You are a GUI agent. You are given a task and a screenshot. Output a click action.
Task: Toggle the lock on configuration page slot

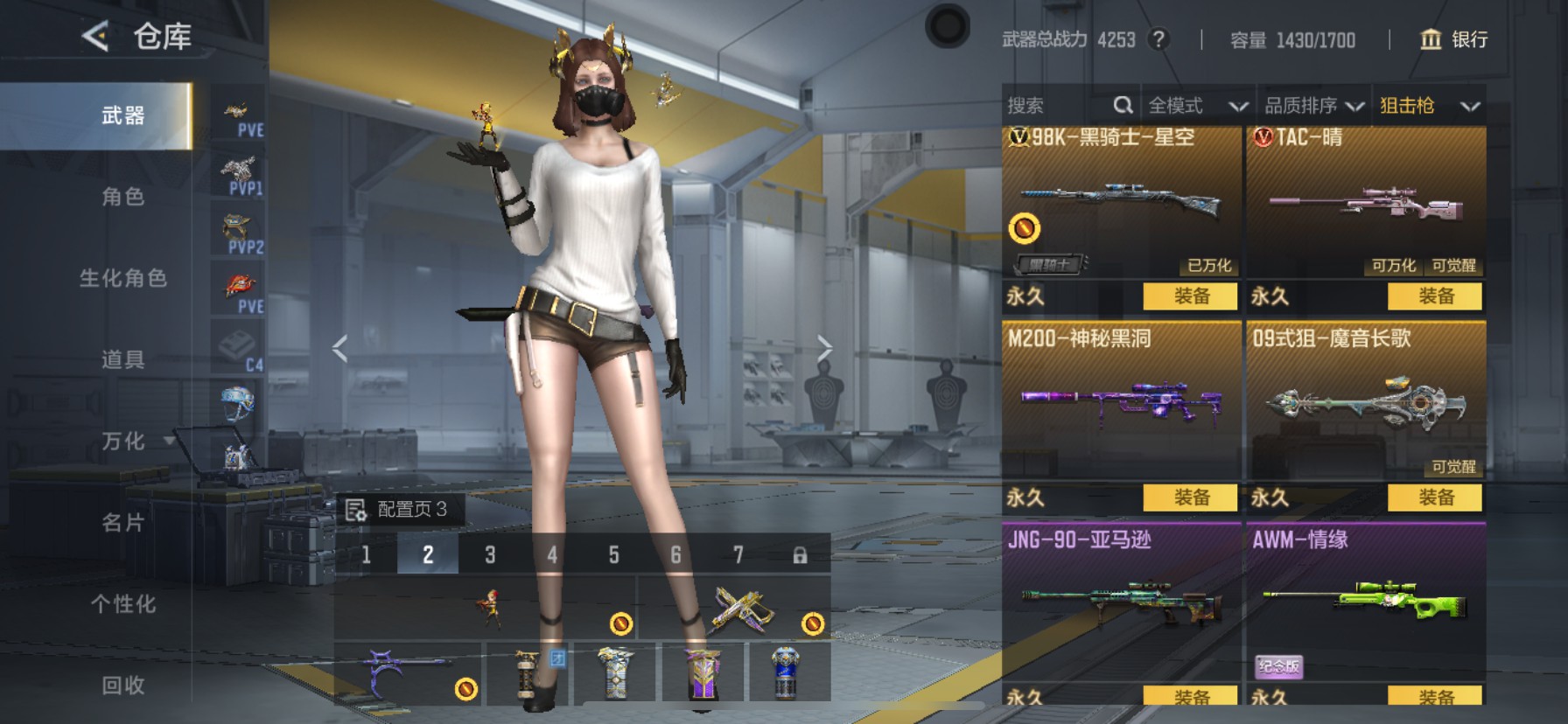point(801,555)
